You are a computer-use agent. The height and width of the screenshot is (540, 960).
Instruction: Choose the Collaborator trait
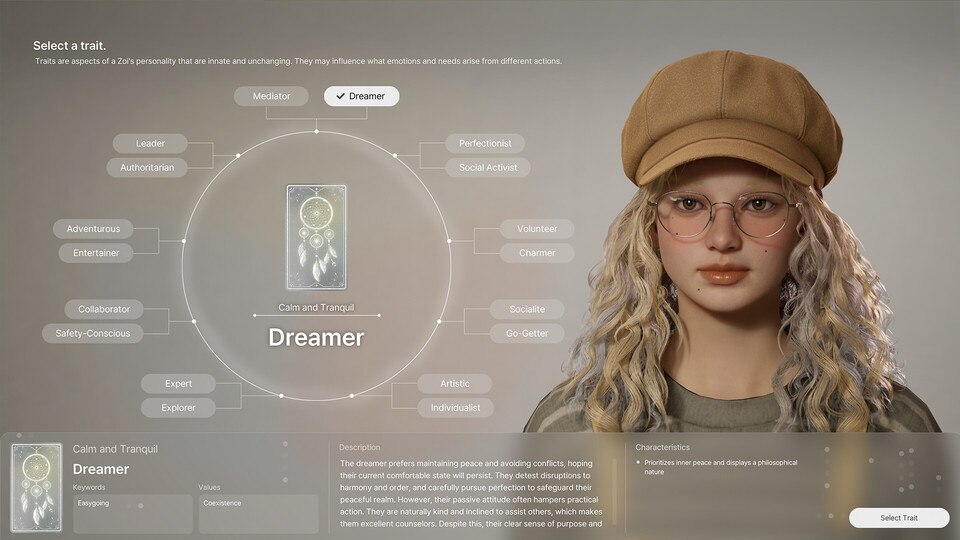[104, 309]
